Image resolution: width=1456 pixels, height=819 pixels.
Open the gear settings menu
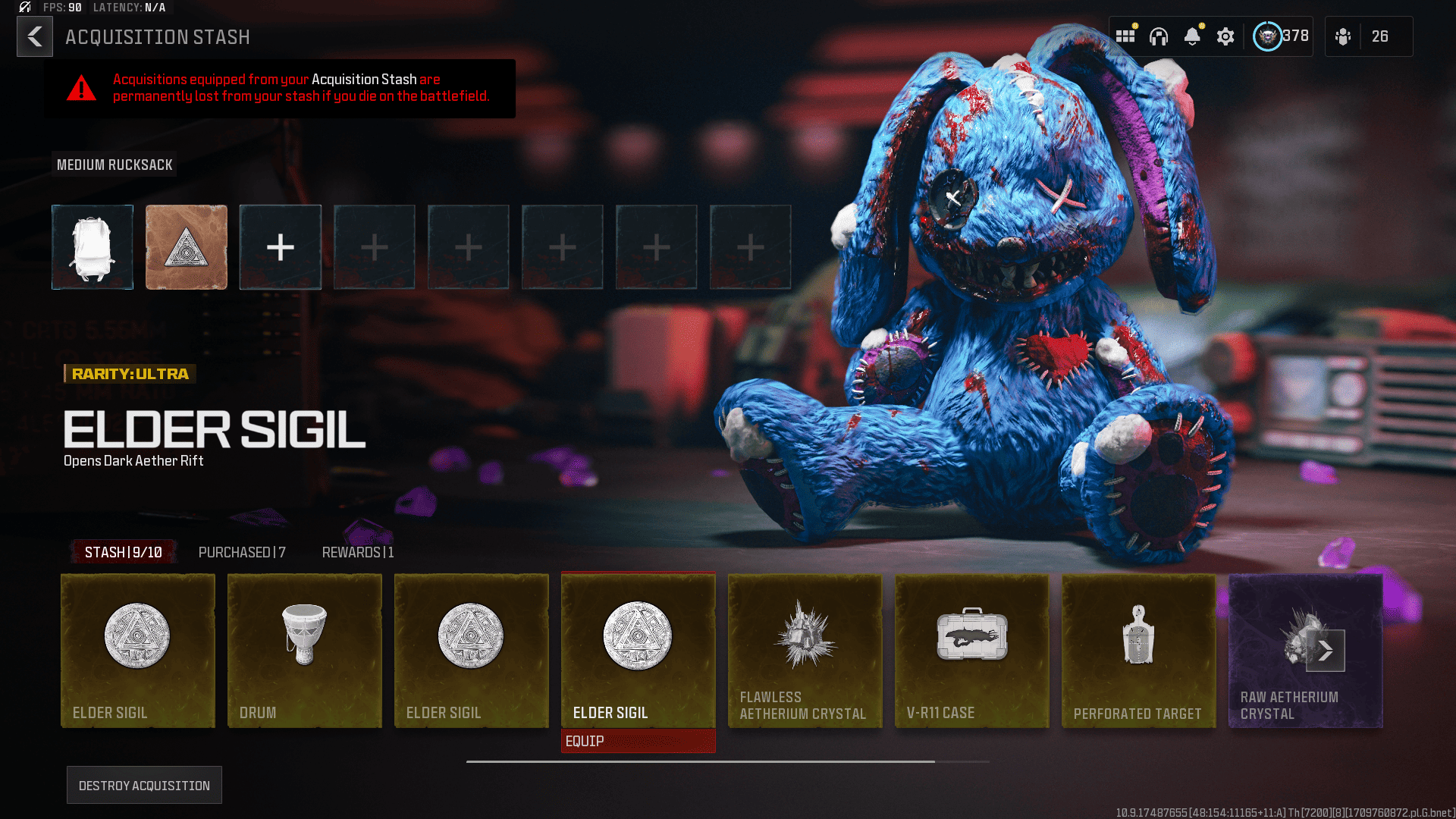point(1225,36)
